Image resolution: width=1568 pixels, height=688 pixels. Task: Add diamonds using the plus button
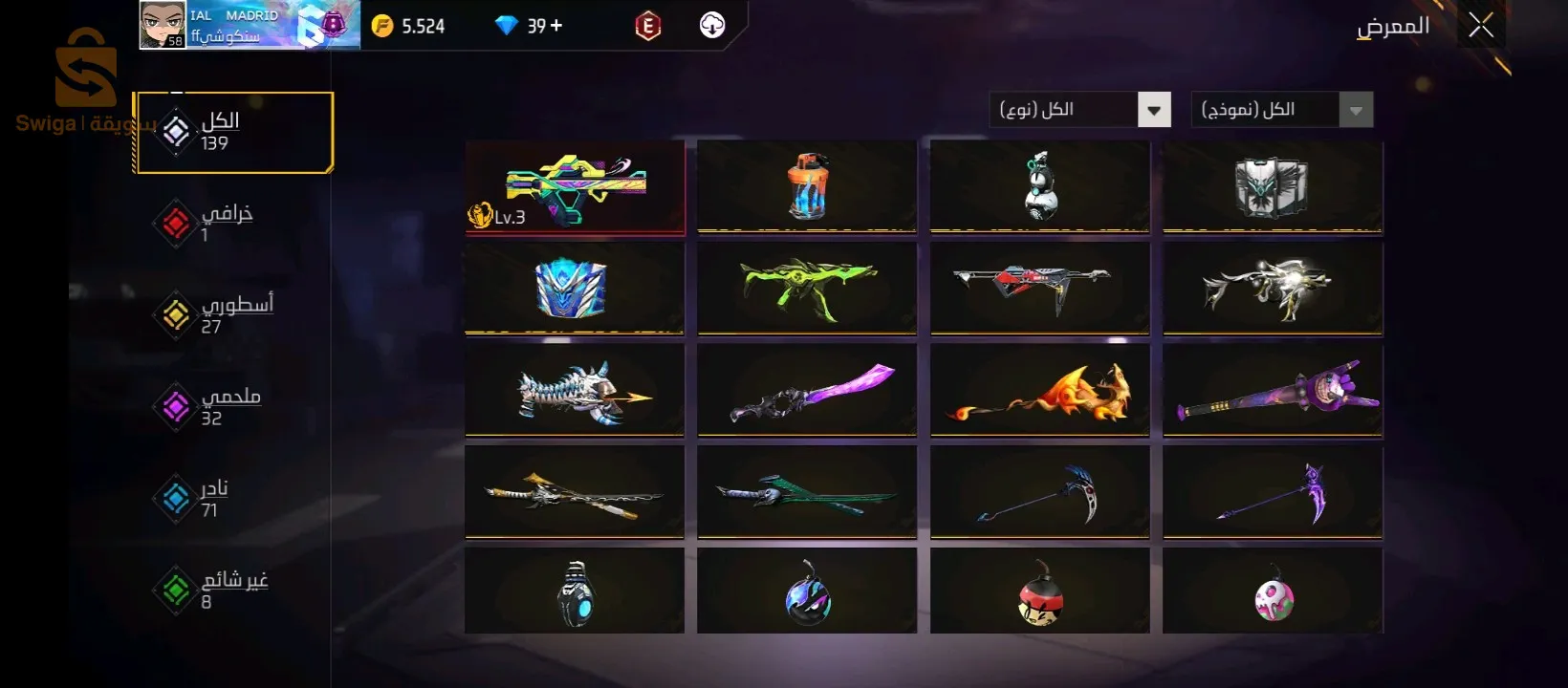point(555,26)
